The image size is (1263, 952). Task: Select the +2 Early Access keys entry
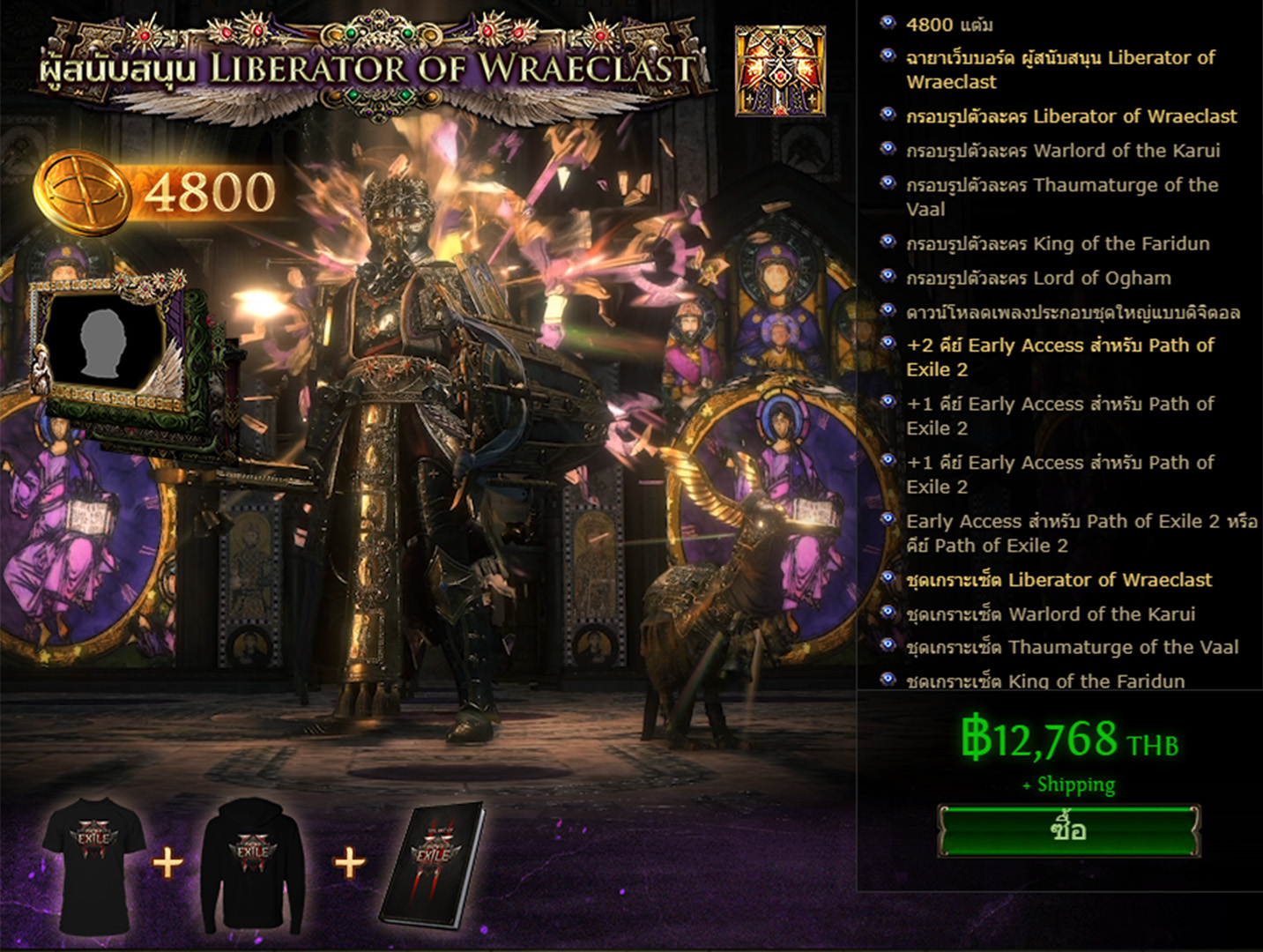[1060, 357]
